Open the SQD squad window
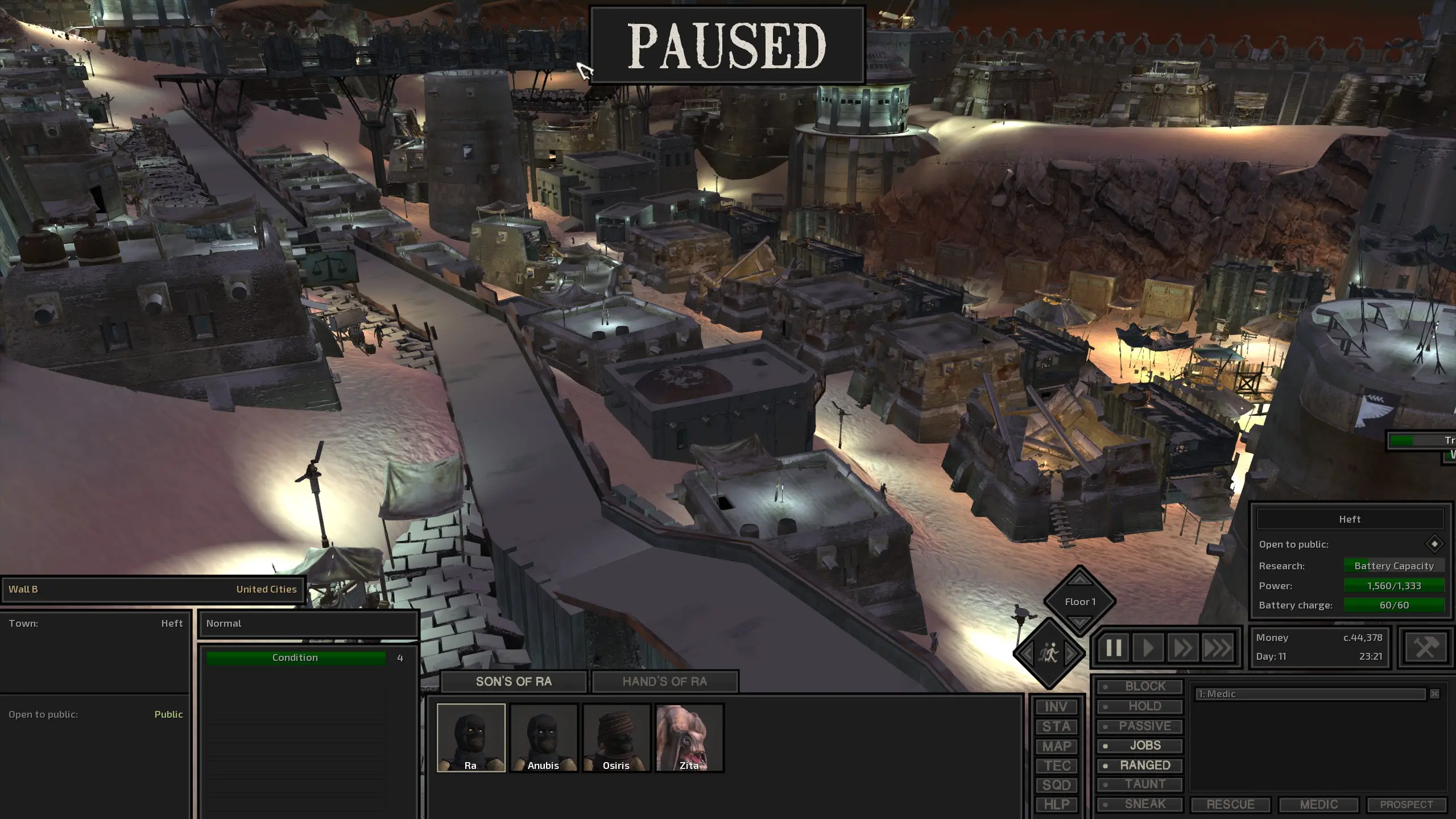Viewport: 1456px width, 819px height. point(1056,785)
